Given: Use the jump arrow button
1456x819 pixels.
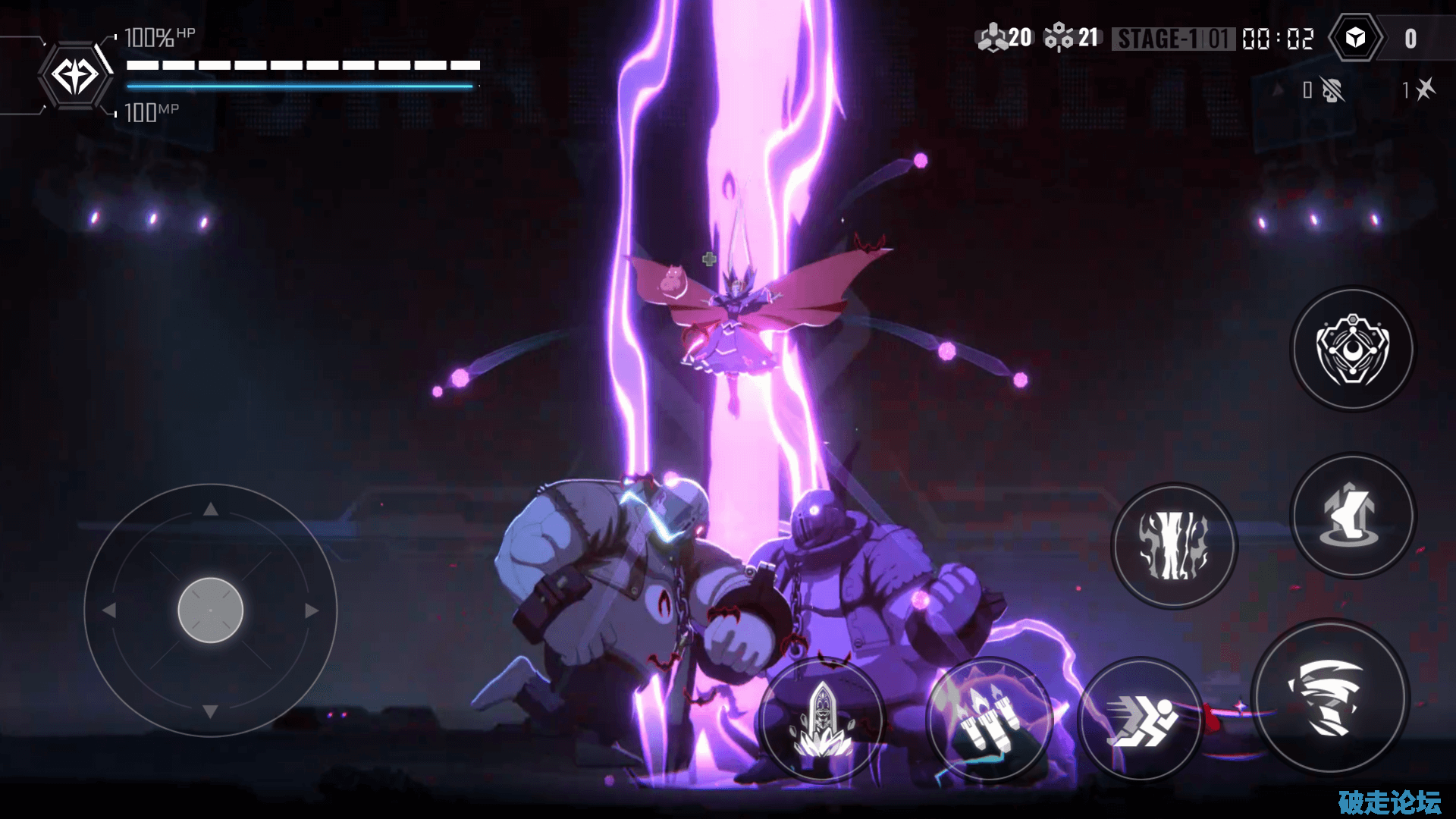Looking at the screenshot, I should pos(1353,516).
